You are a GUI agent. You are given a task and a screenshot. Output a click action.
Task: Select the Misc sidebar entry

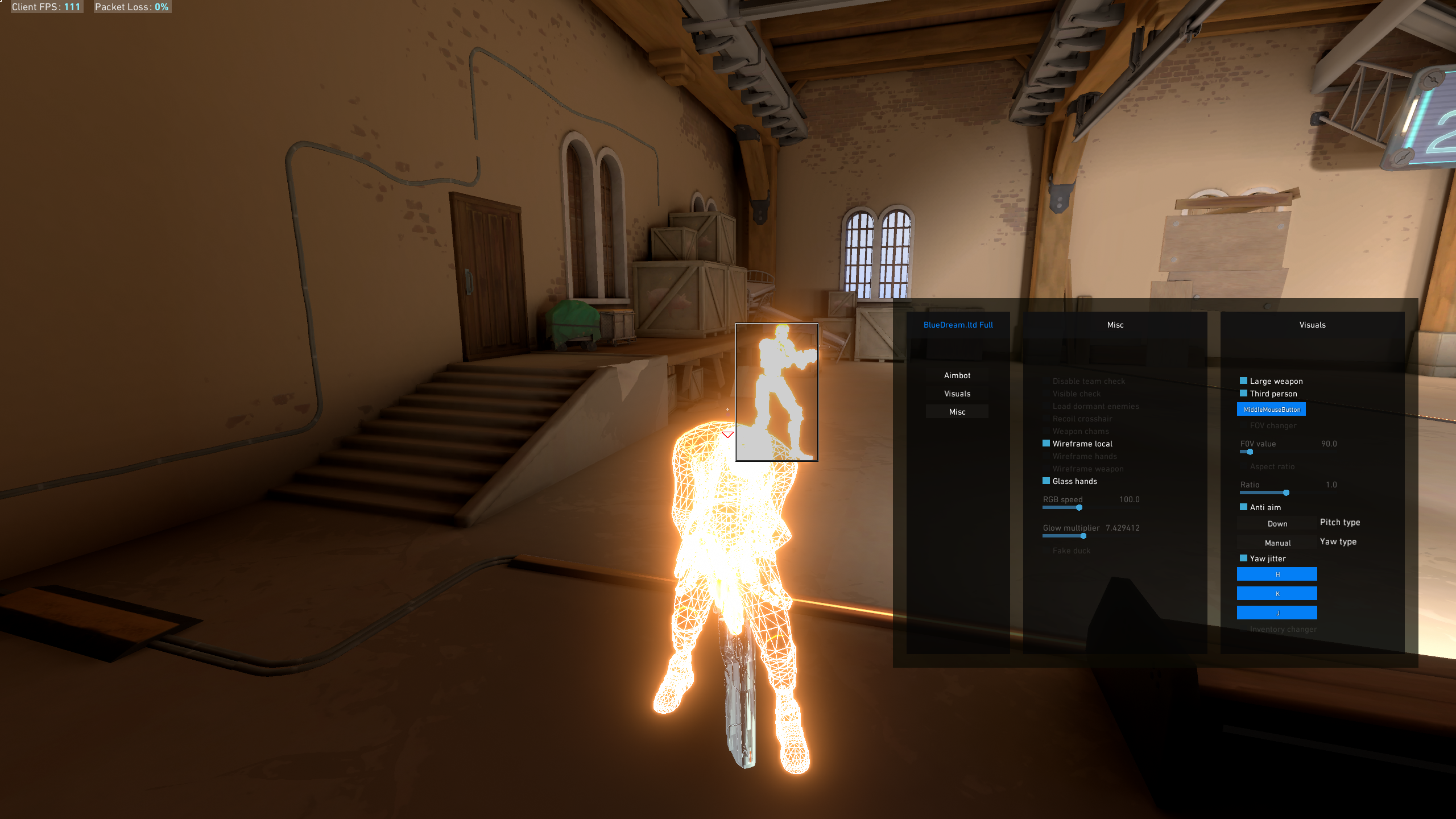[957, 412]
